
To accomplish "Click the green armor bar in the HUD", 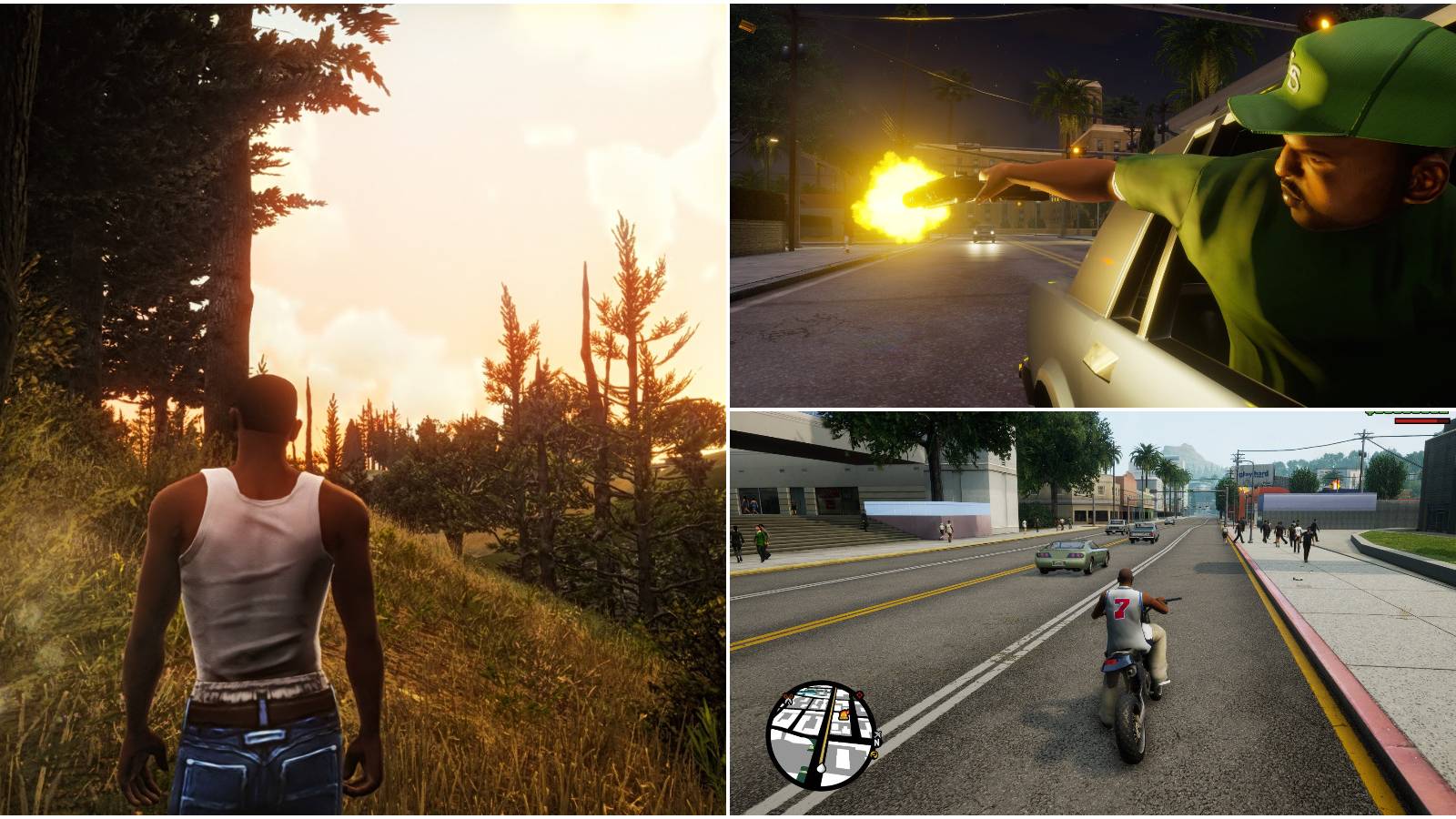I will click(1406, 412).
